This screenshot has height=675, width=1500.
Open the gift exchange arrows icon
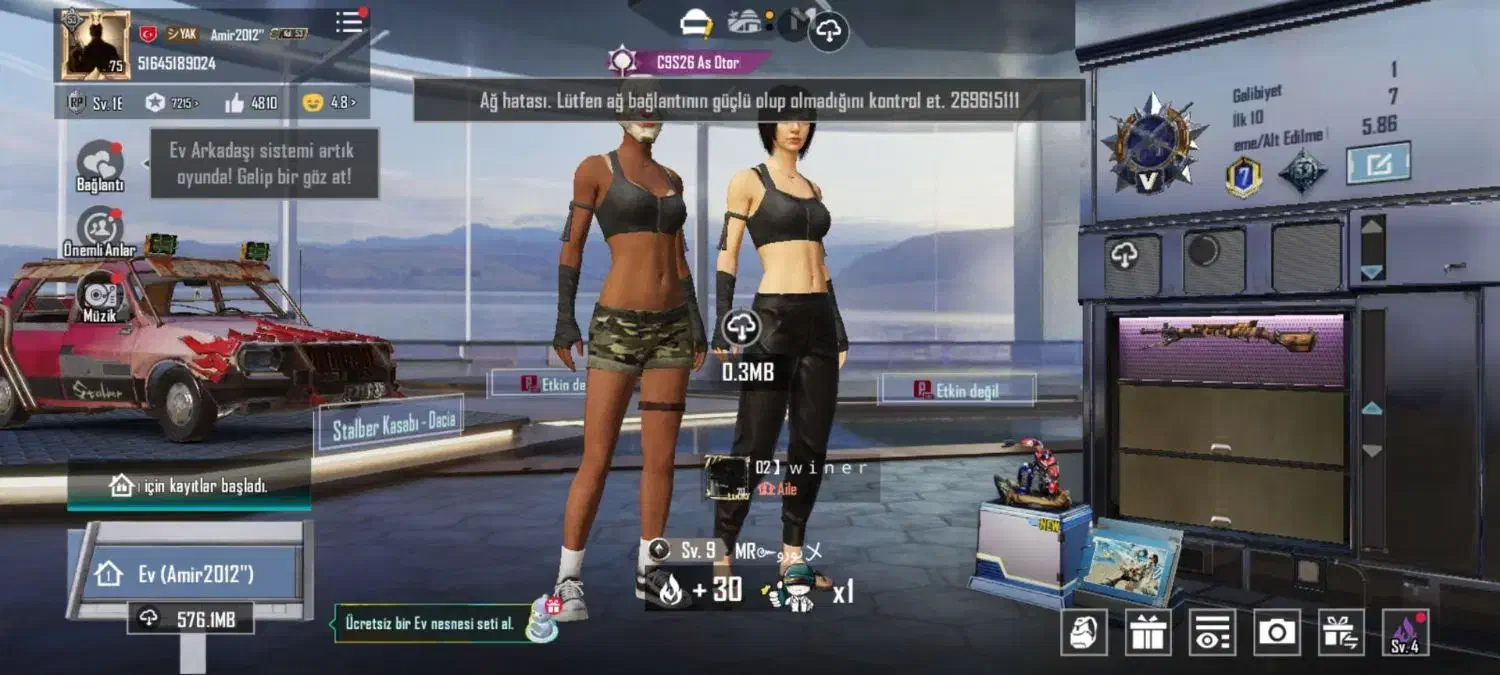(1341, 632)
